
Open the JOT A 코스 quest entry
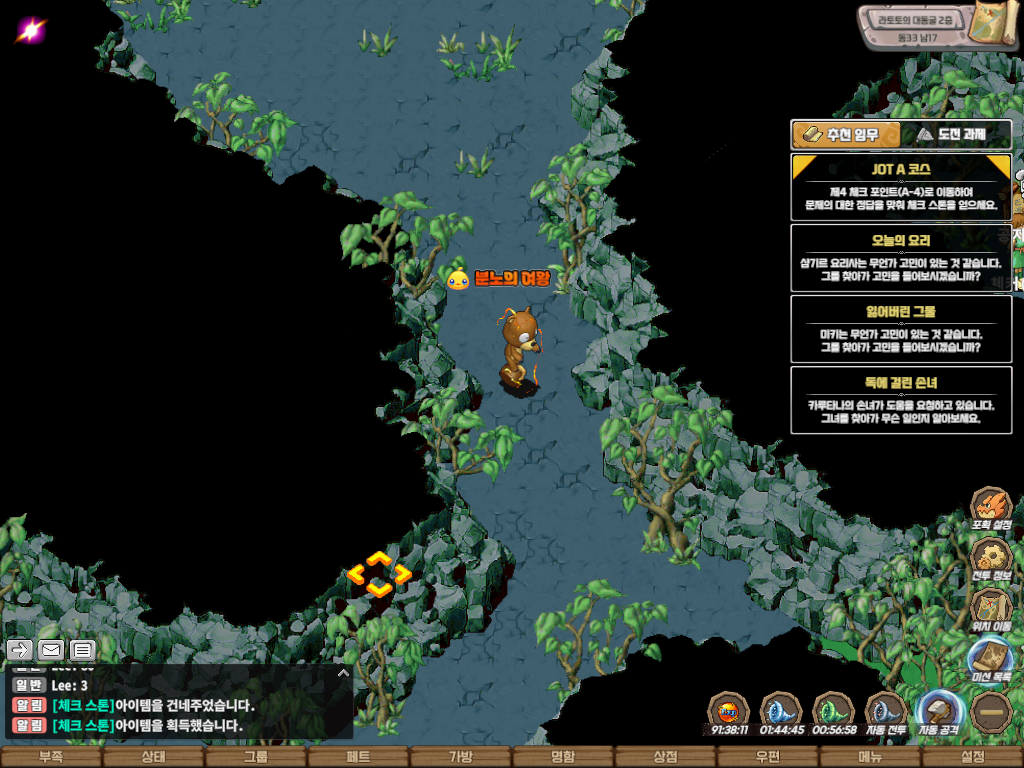(x=901, y=187)
